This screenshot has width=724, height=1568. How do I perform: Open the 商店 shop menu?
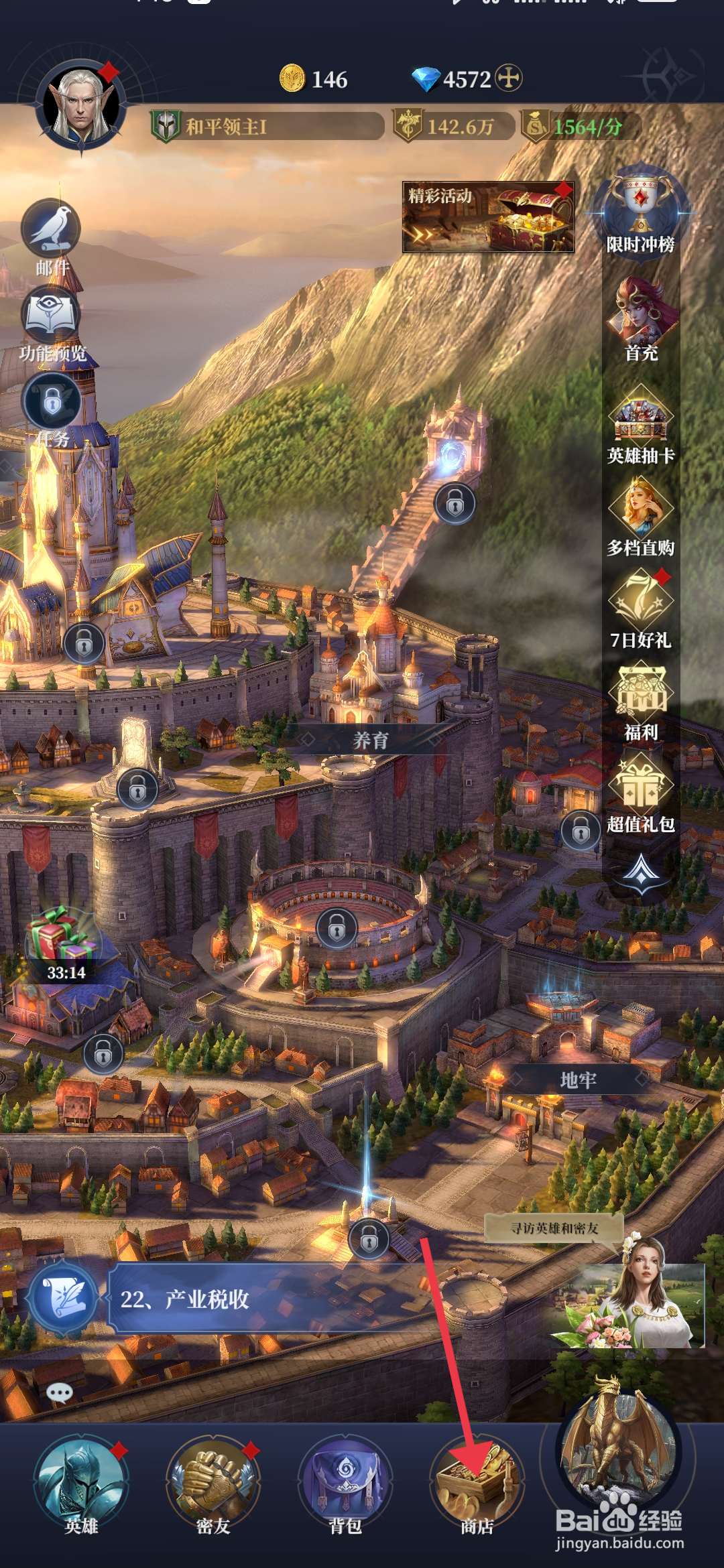[x=477, y=1484]
